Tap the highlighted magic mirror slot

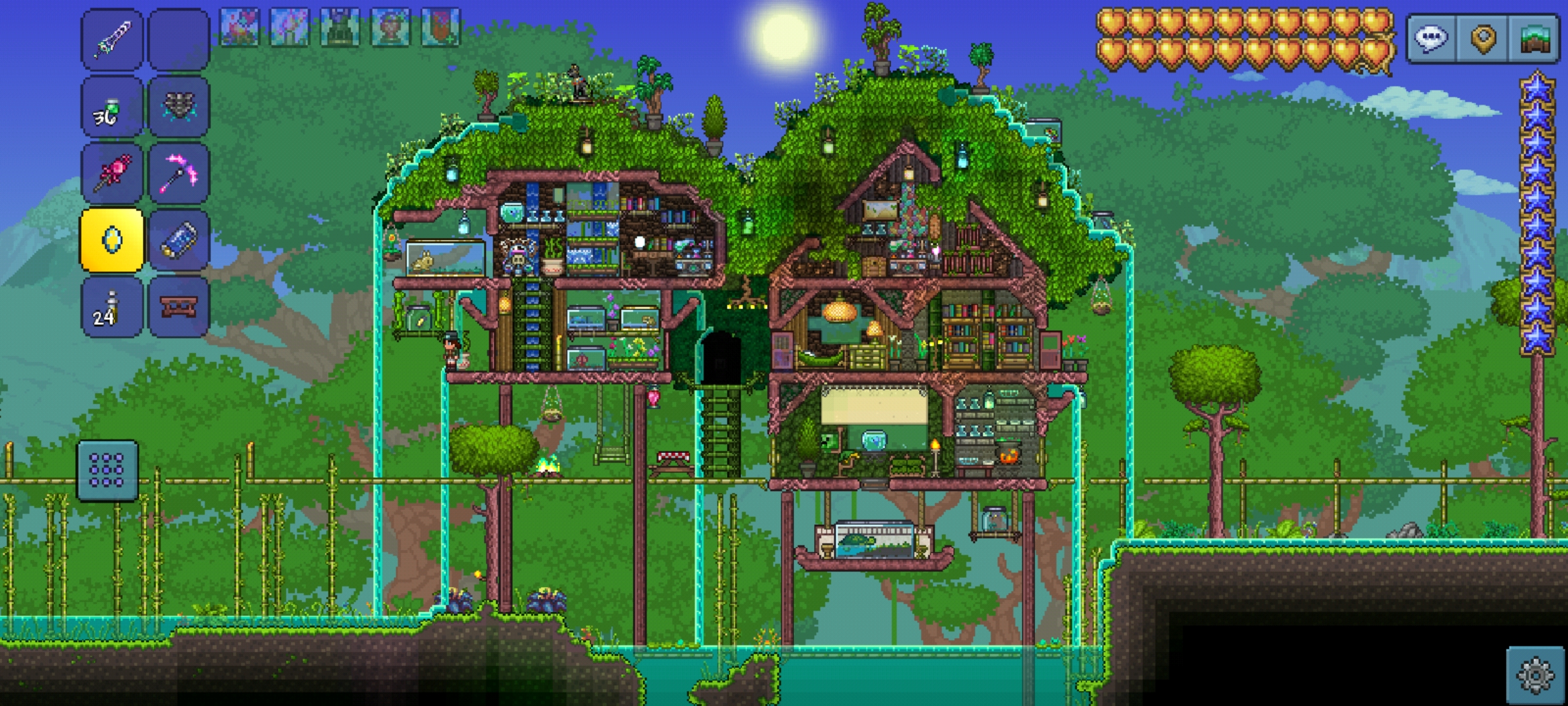pyautogui.click(x=112, y=241)
